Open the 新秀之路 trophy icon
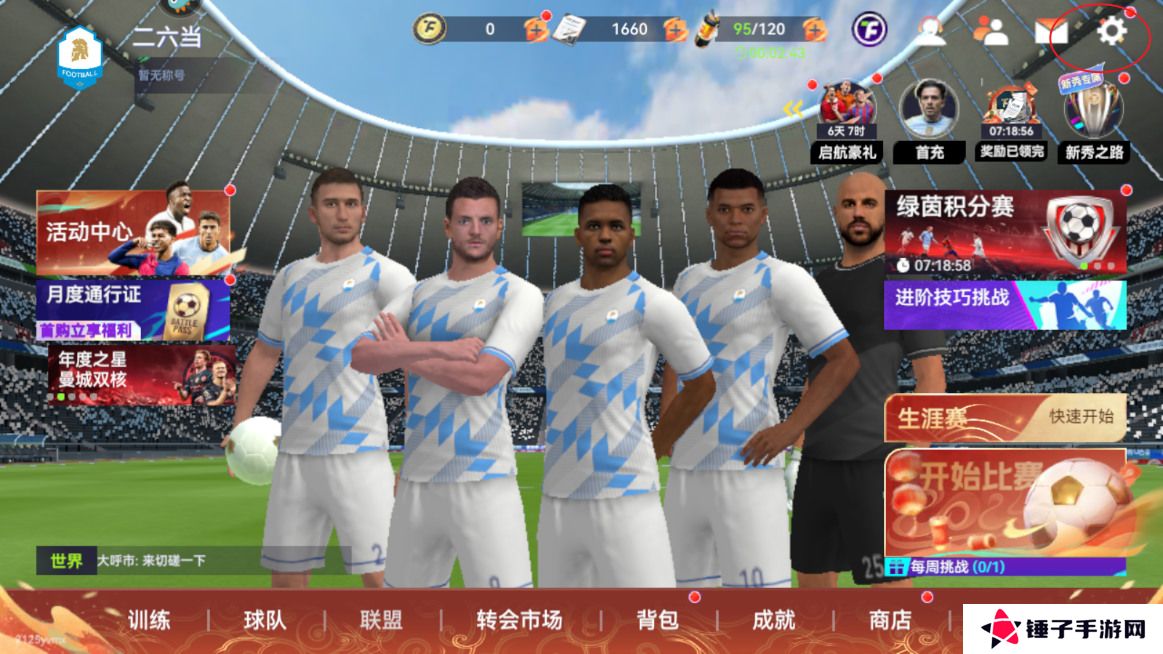The height and width of the screenshot is (654, 1163). pos(1094,120)
